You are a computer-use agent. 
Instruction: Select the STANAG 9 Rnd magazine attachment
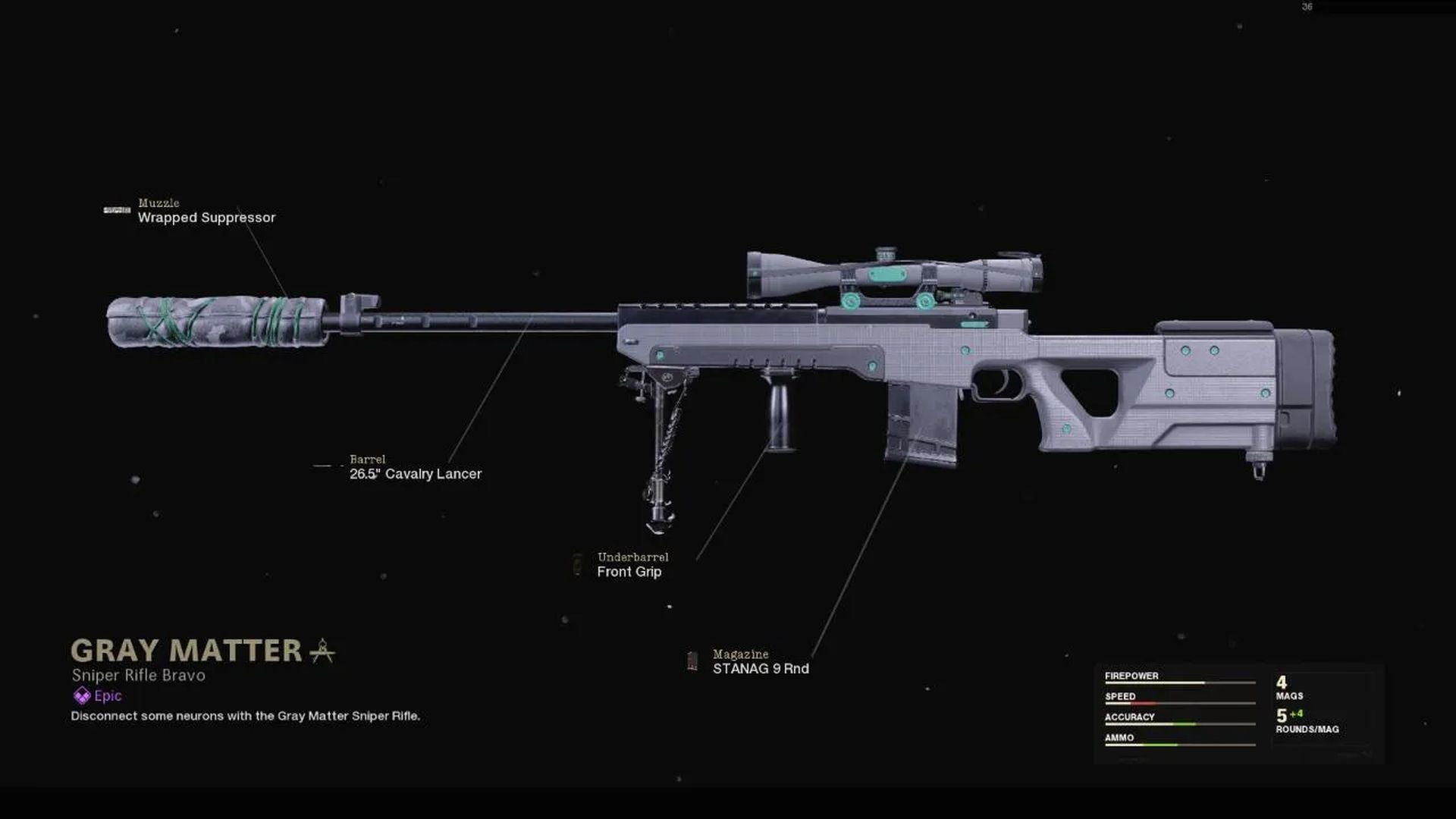(761, 668)
